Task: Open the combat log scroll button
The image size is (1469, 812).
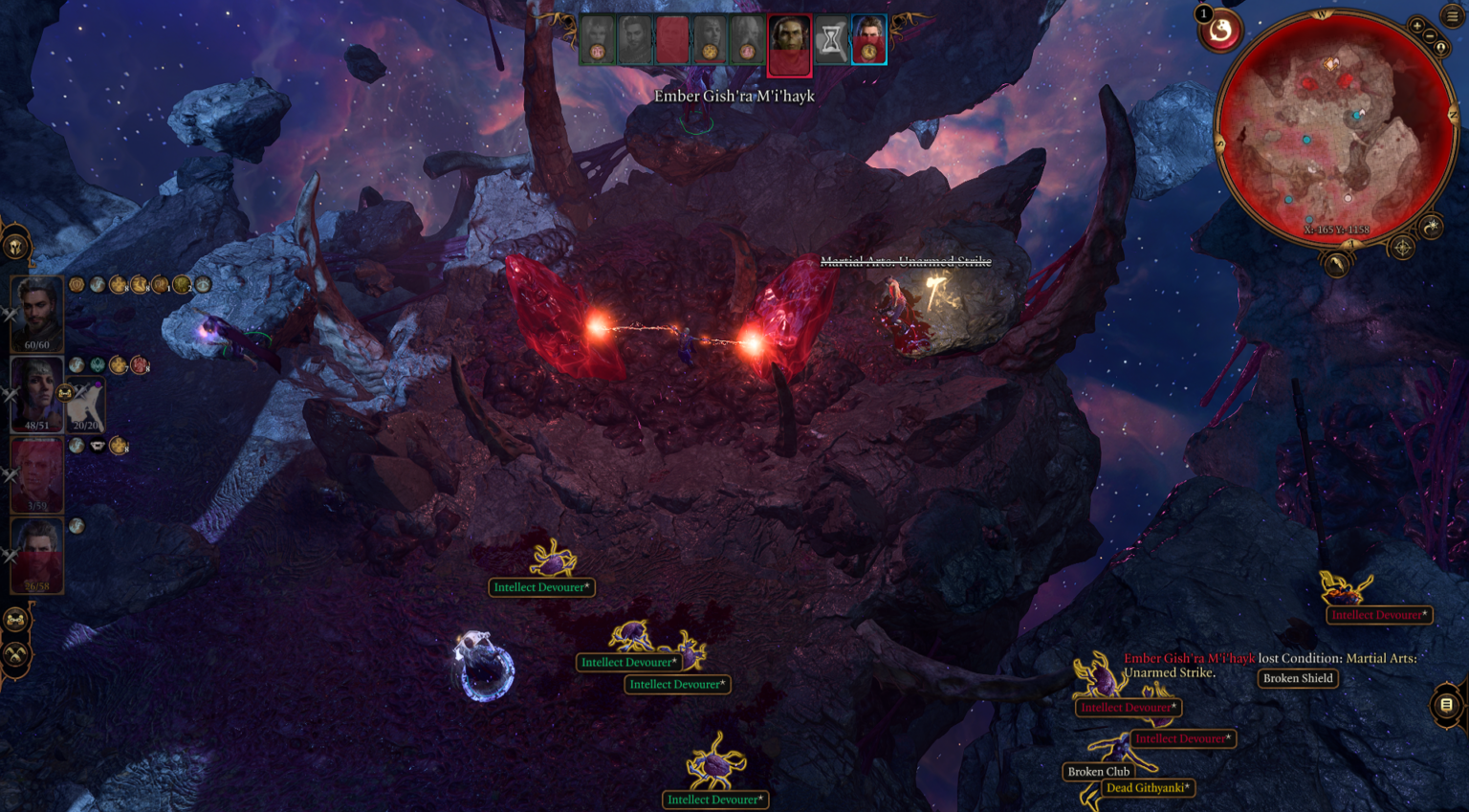Action: (x=1446, y=705)
